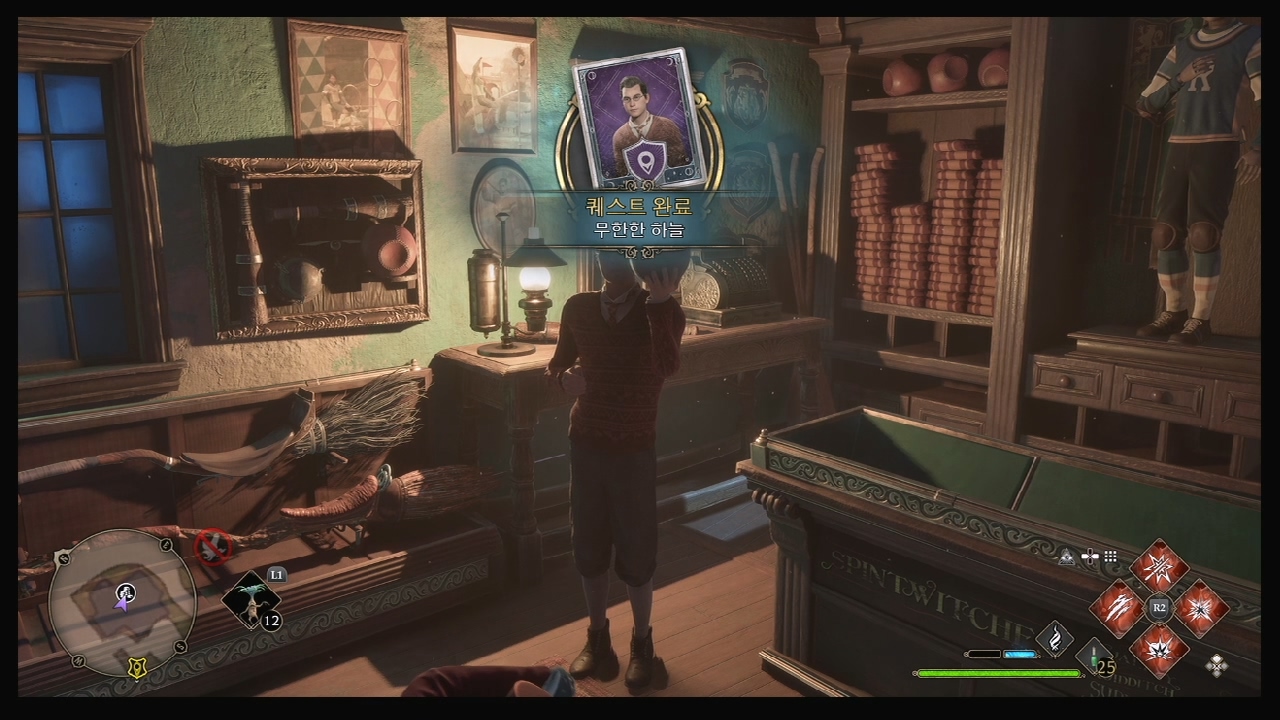Click the shop vendor icon on minimap
The width and height of the screenshot is (1280, 720).
(127, 592)
